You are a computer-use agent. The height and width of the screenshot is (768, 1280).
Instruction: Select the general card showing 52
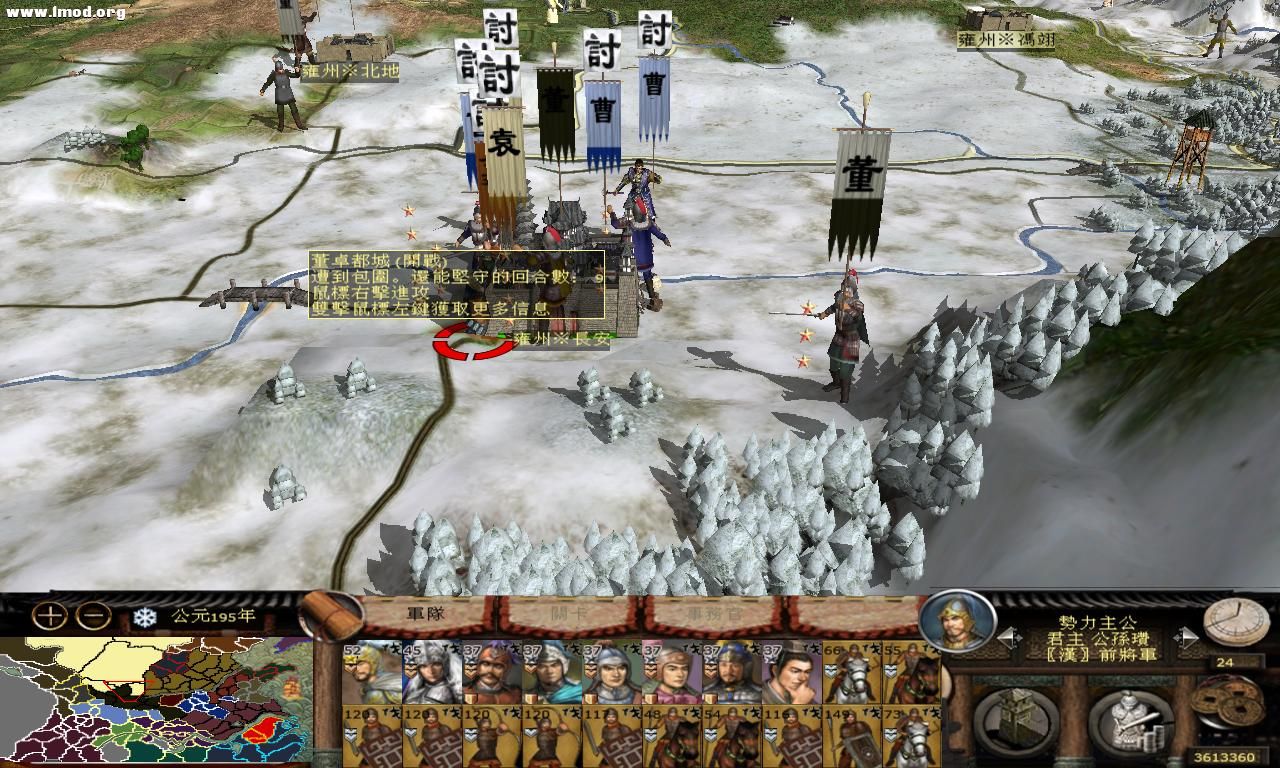[371, 672]
